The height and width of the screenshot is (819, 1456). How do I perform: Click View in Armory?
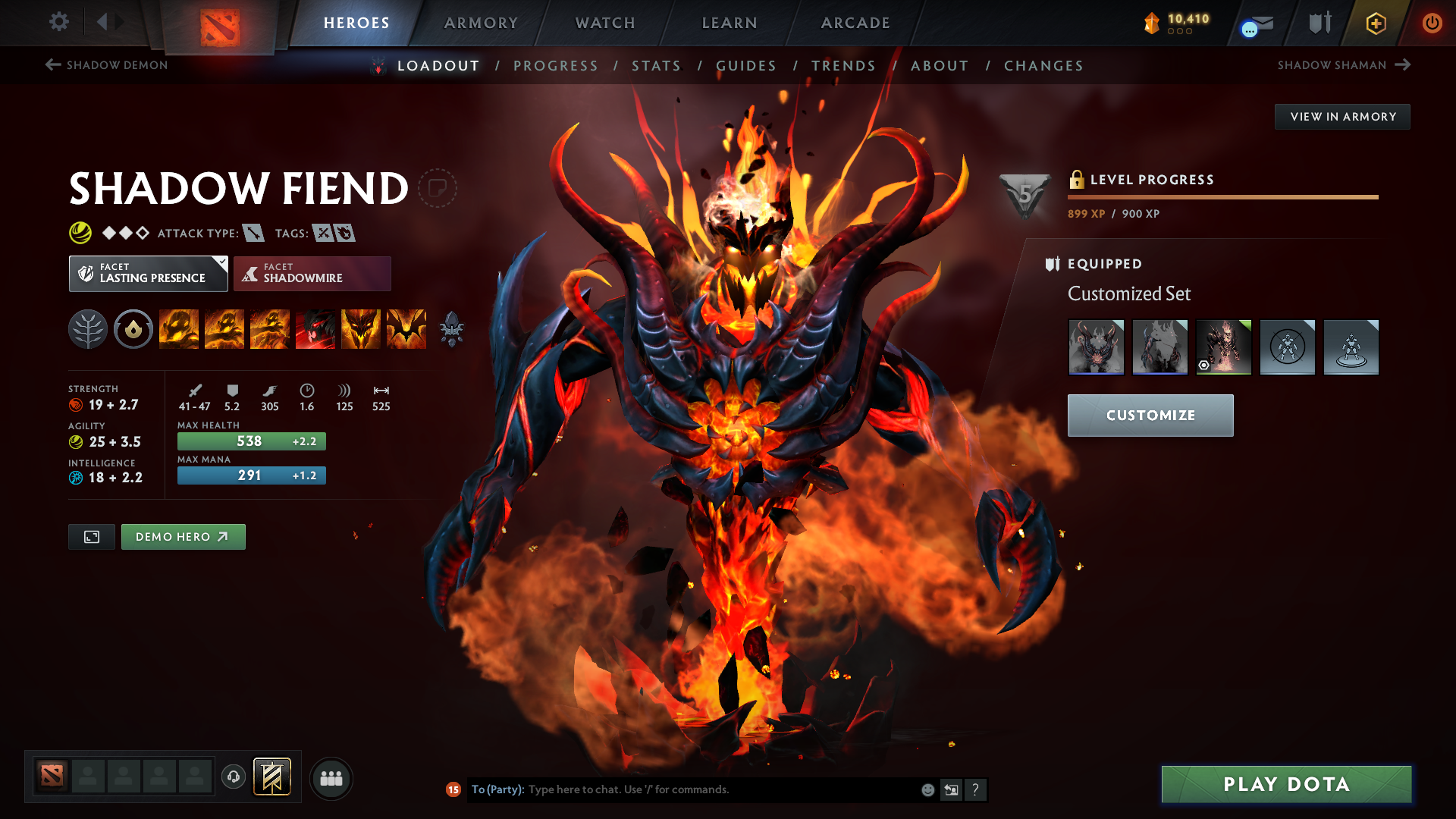[x=1341, y=116]
